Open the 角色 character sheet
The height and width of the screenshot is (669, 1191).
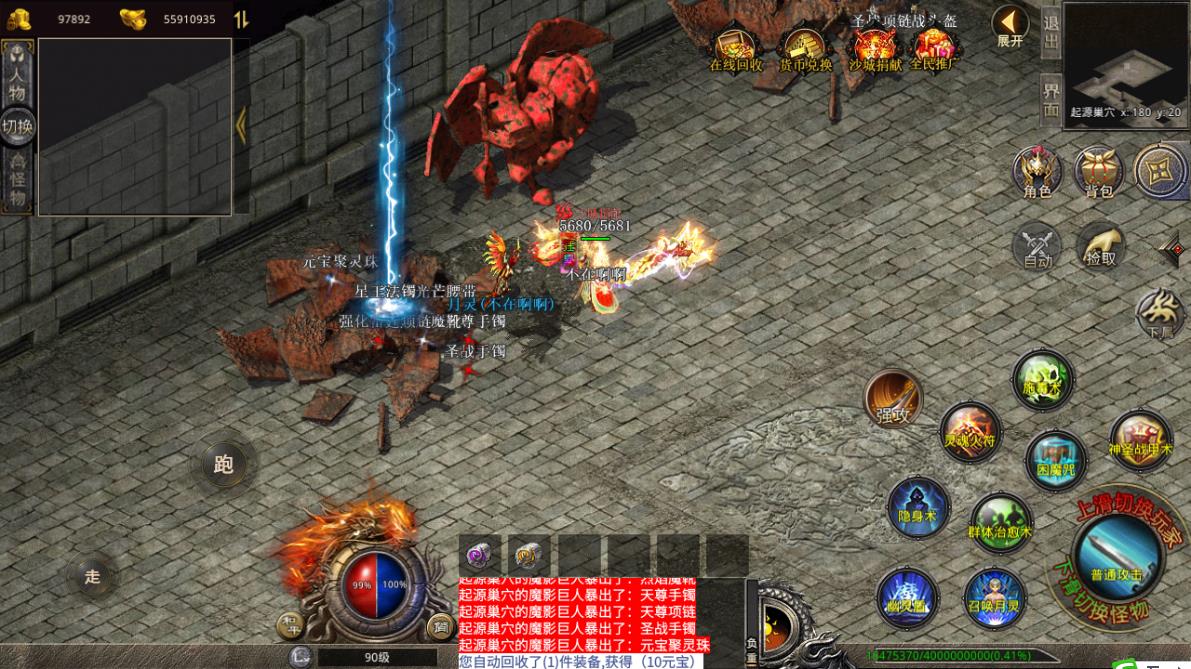(x=1037, y=172)
